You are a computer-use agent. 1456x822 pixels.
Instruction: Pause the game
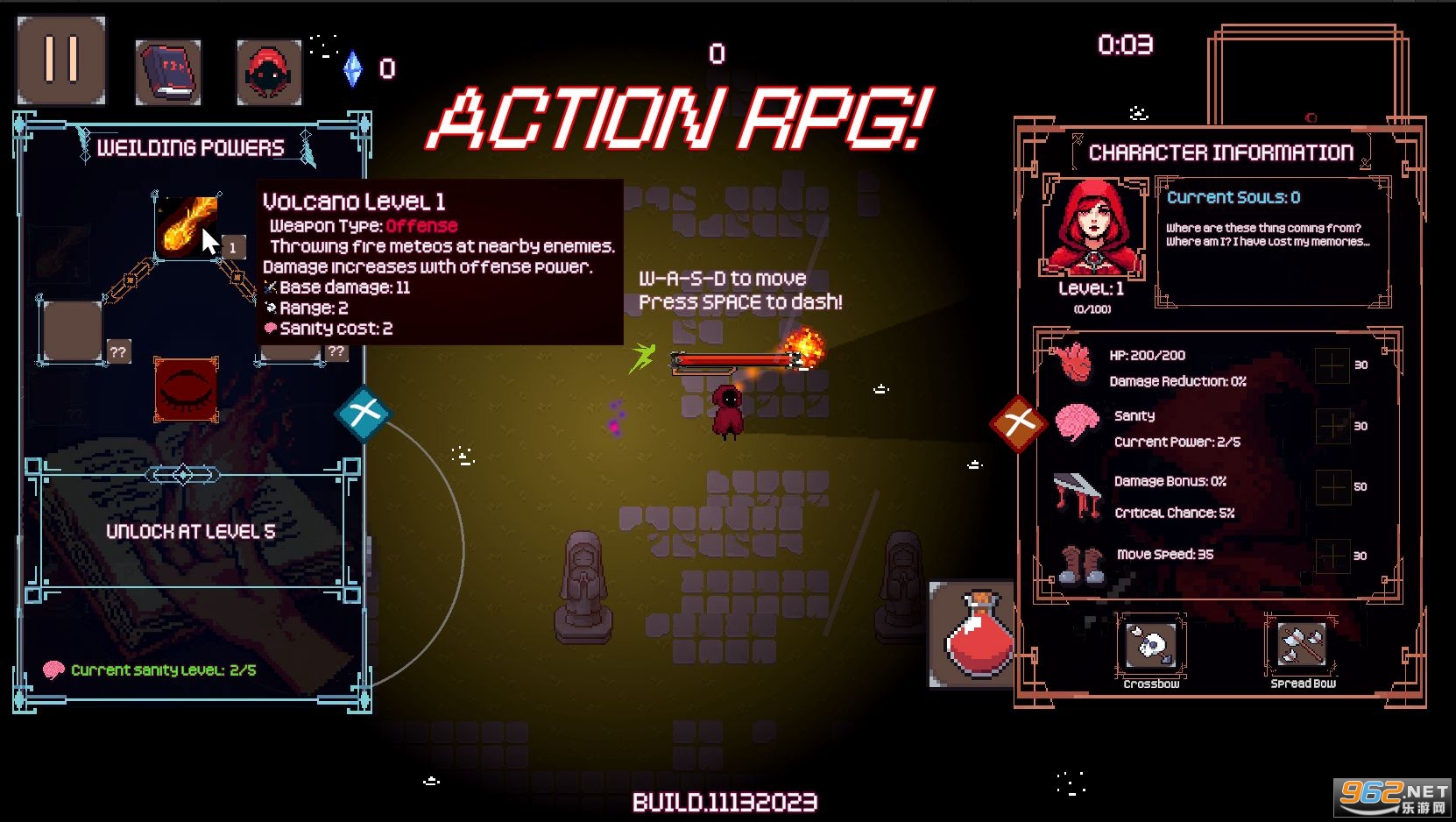coord(61,60)
